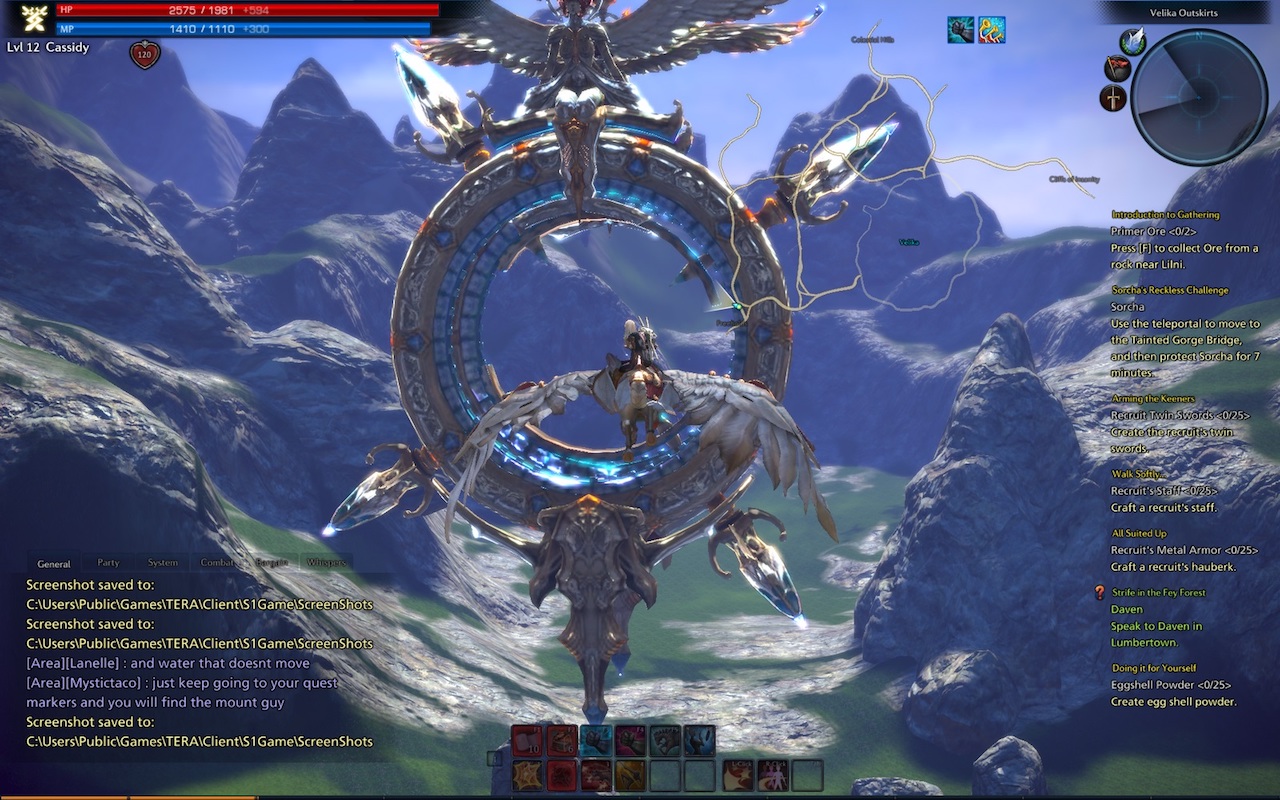This screenshot has height=800, width=1280.
Task: Open the Bargain chat tab
Action: [x=271, y=563]
